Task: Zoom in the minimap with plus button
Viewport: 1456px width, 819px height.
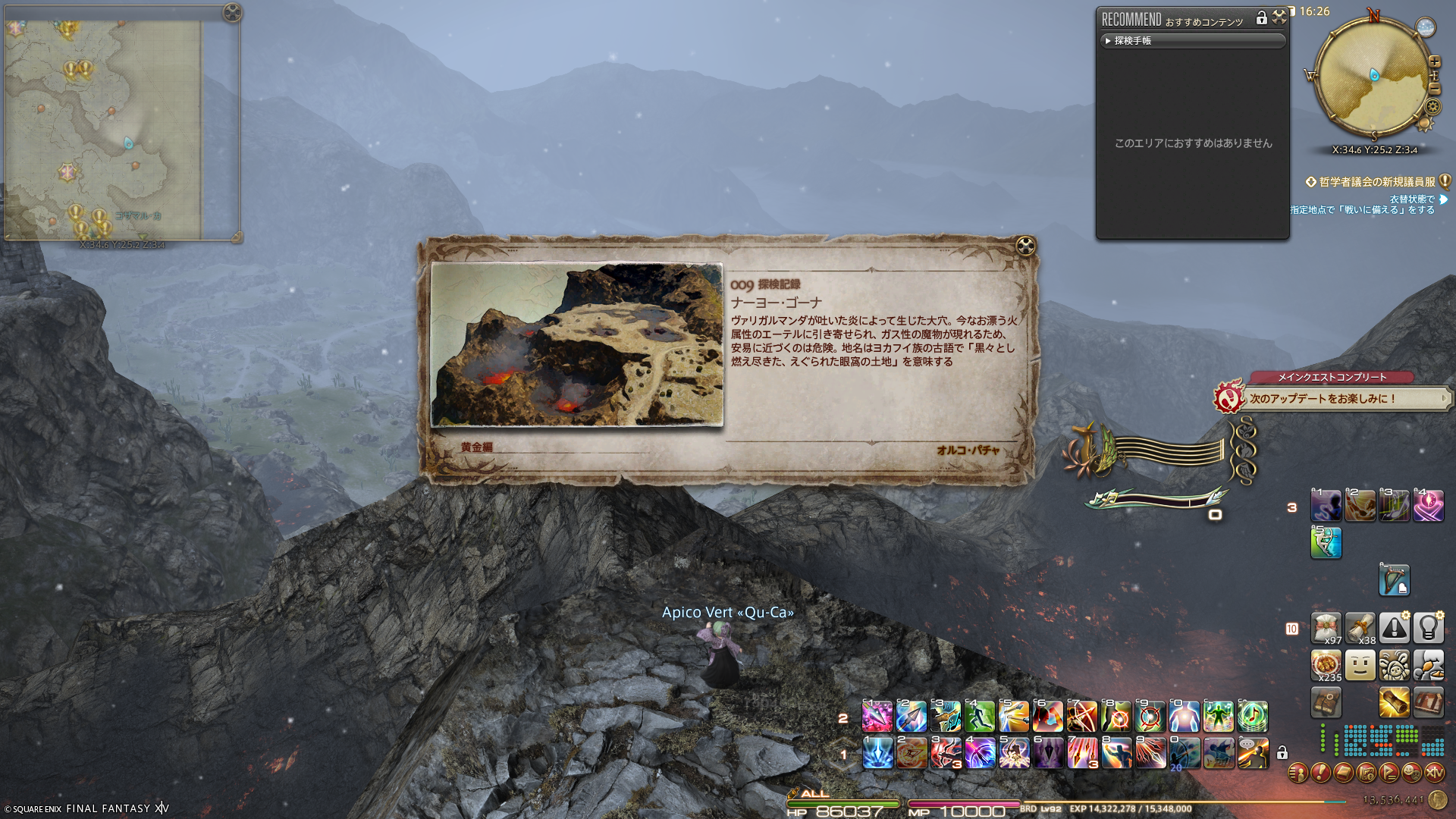Action: [1435, 61]
